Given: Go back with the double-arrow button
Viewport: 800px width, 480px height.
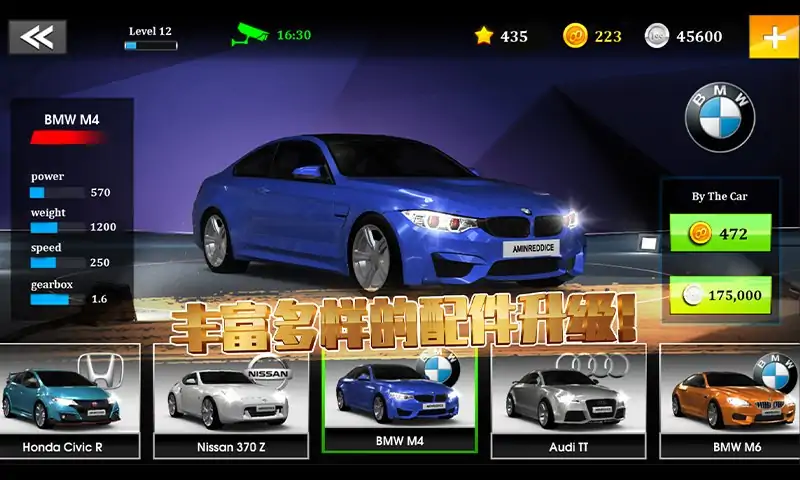Looking at the screenshot, I should click(37, 37).
